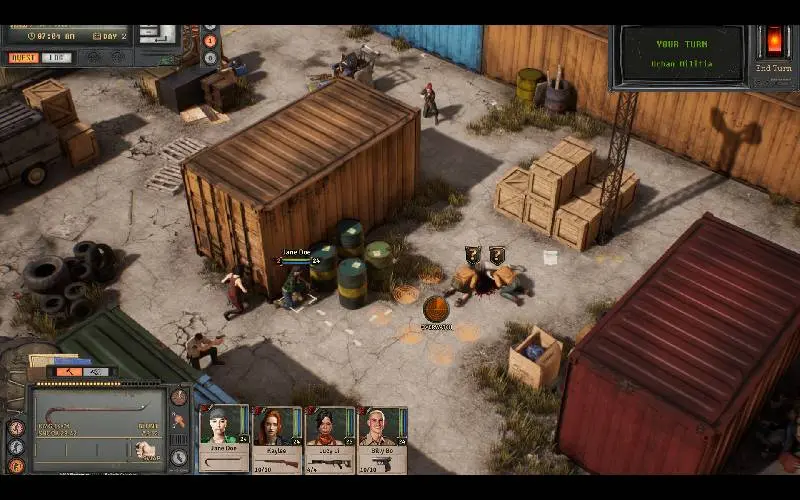The image size is (800, 500).
Task: End the current turn
Action: click(773, 43)
